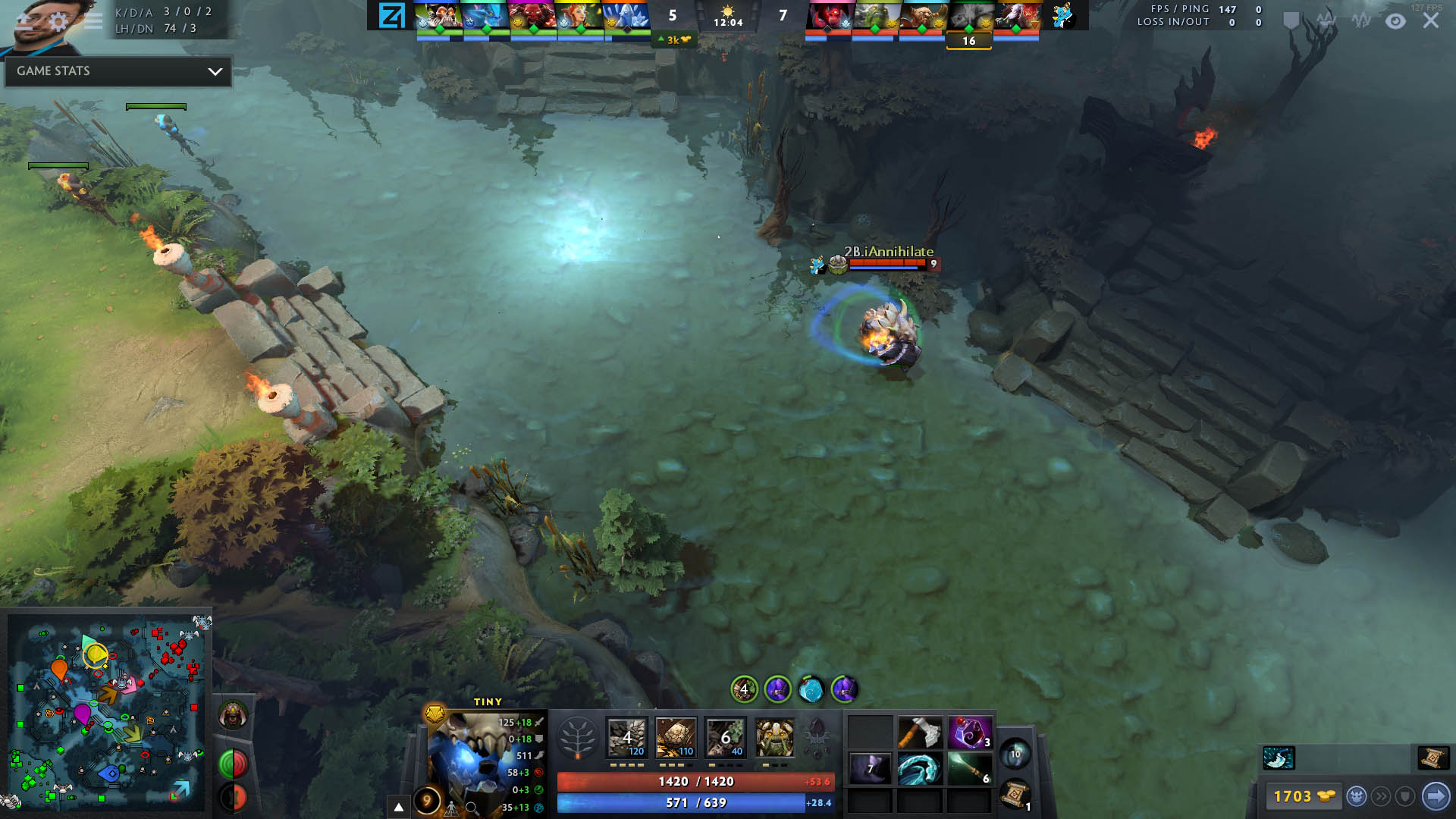Toggle the eye icon in the top-right corner

1395,21
